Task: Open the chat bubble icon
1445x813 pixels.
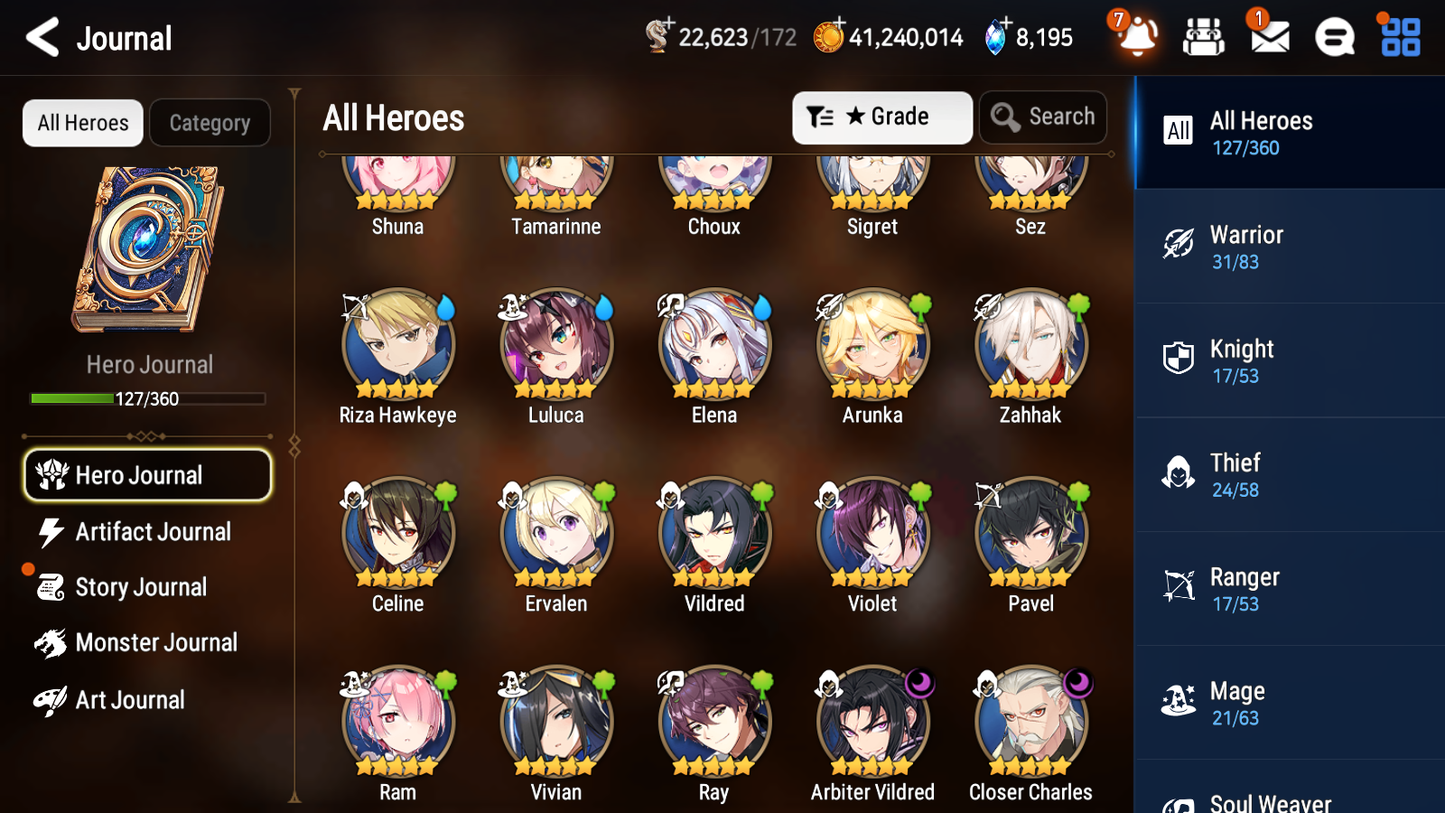Action: coord(1334,36)
